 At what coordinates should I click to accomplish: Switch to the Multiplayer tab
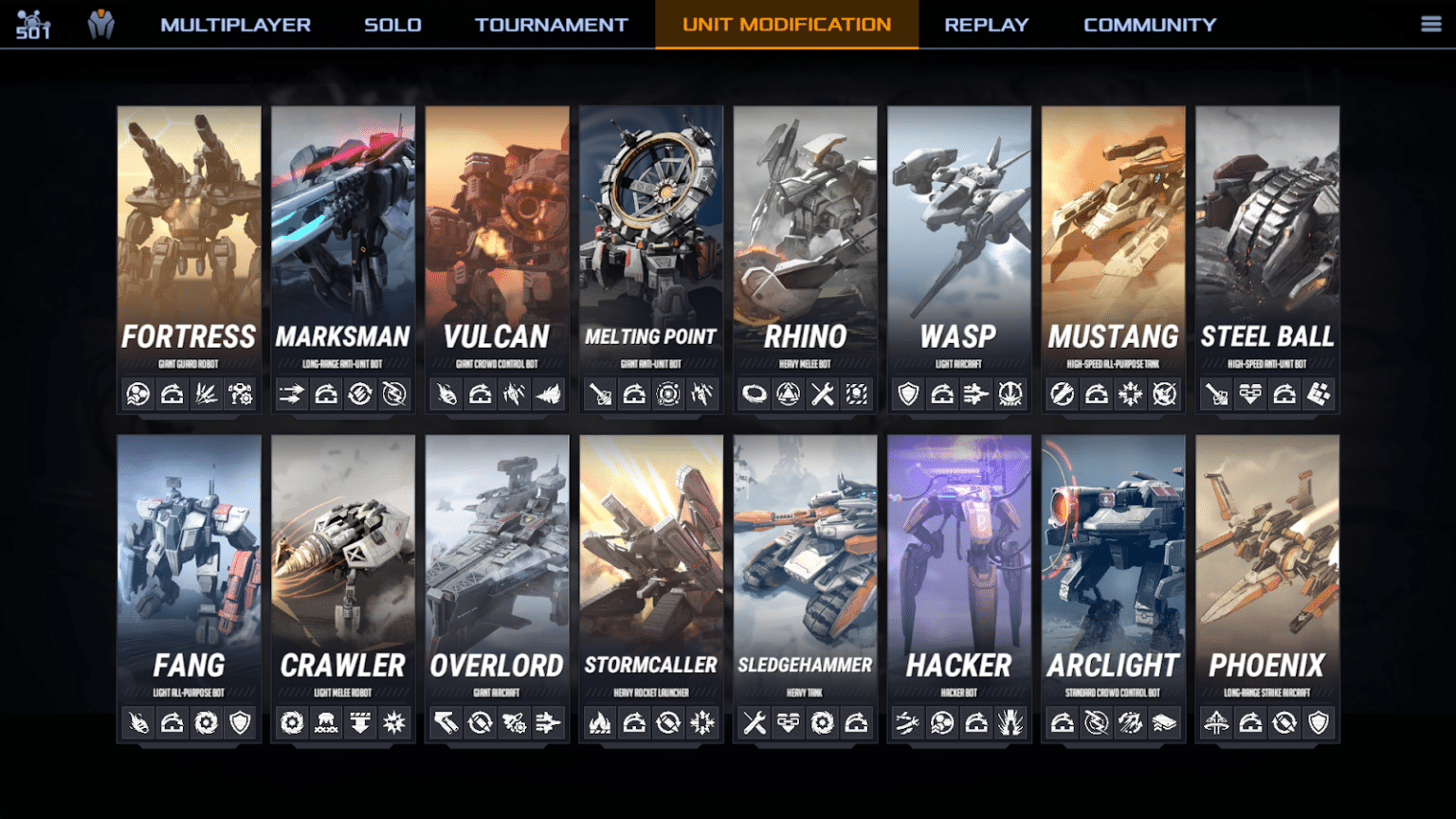coord(235,25)
